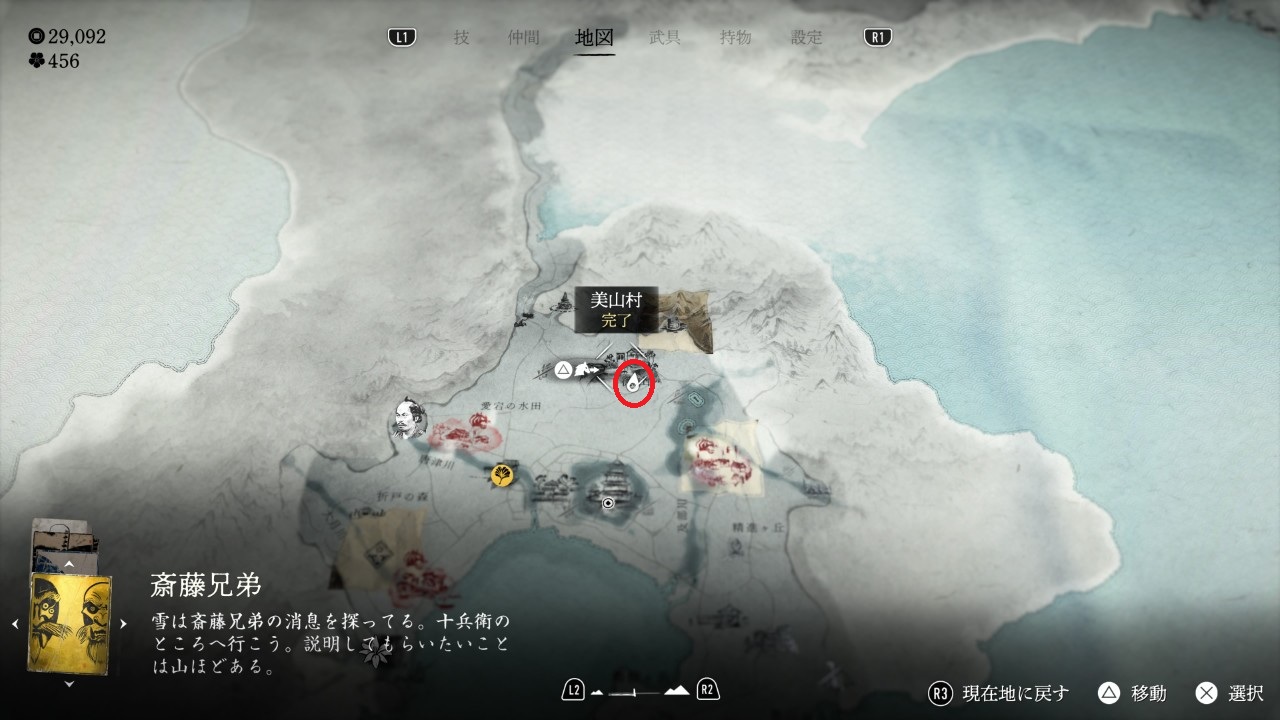Select the samurai portrait map marker
Image resolution: width=1280 pixels, height=720 pixels.
point(407,420)
